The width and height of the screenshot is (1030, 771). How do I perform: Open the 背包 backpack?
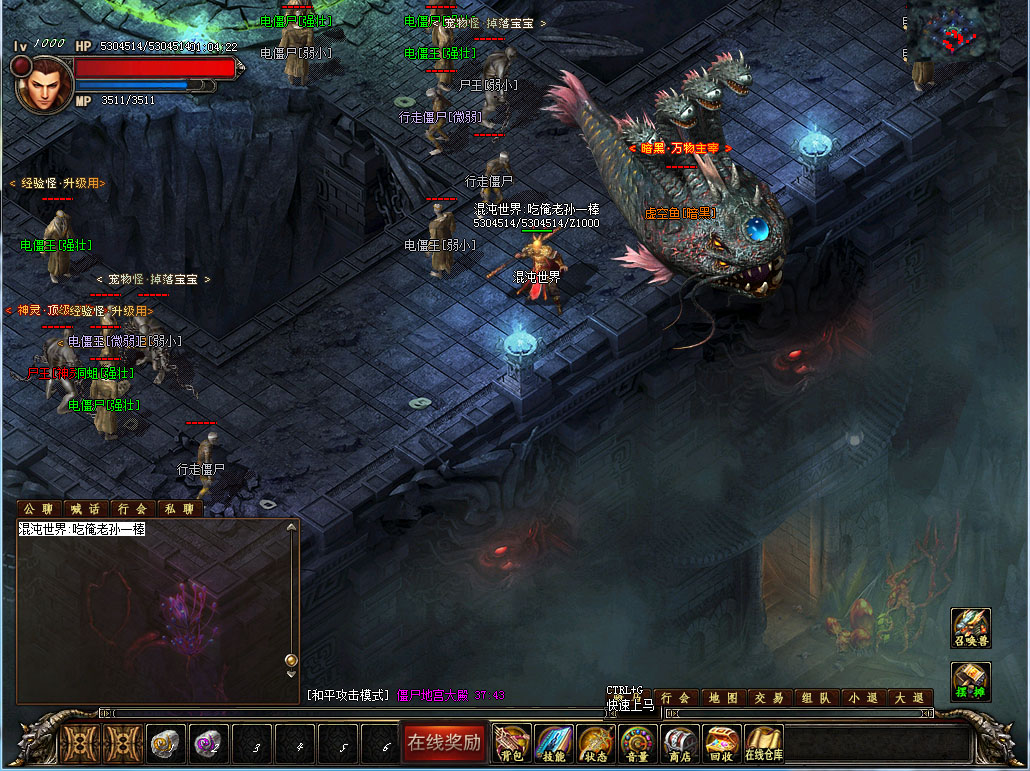512,744
